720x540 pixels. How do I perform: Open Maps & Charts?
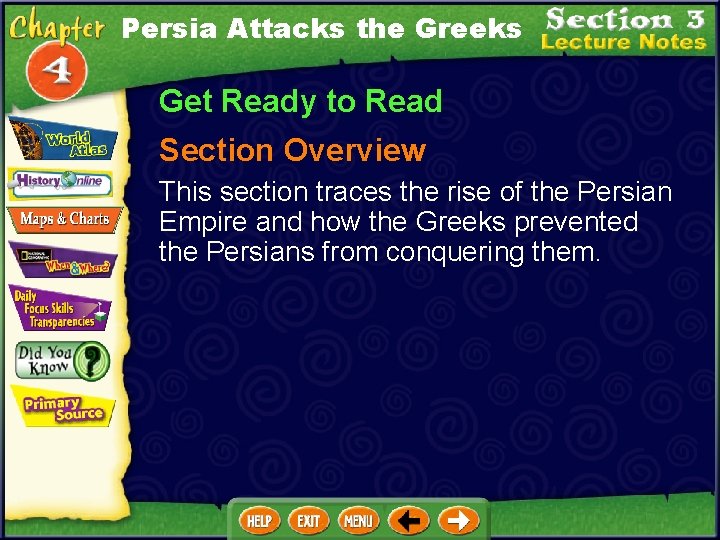coord(65,219)
